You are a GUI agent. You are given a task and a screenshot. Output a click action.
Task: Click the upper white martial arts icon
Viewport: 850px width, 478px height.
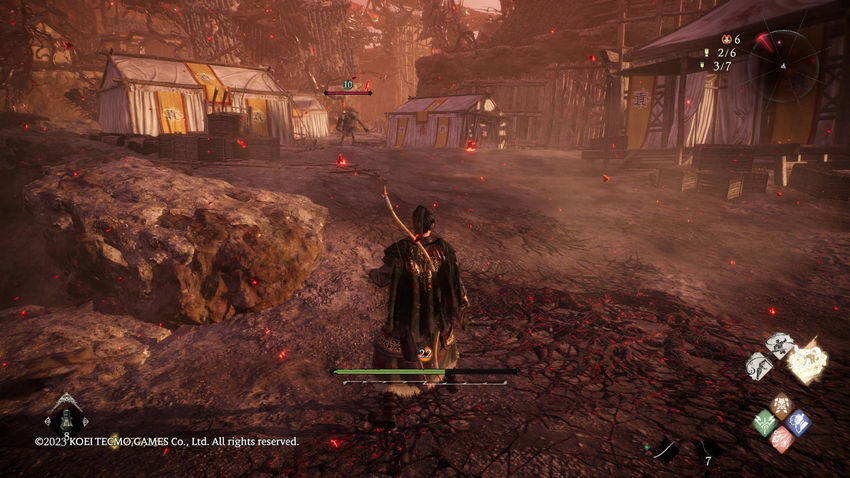(x=779, y=346)
